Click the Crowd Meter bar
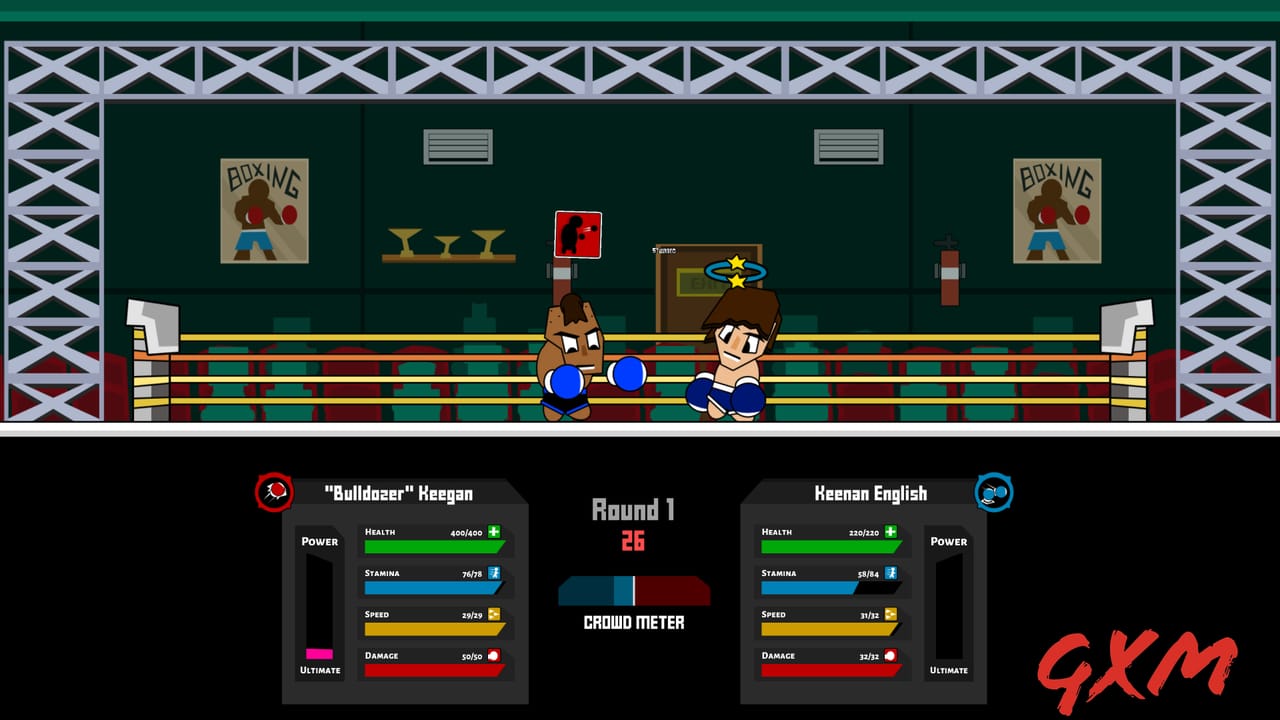1280x720 pixels. (634, 590)
